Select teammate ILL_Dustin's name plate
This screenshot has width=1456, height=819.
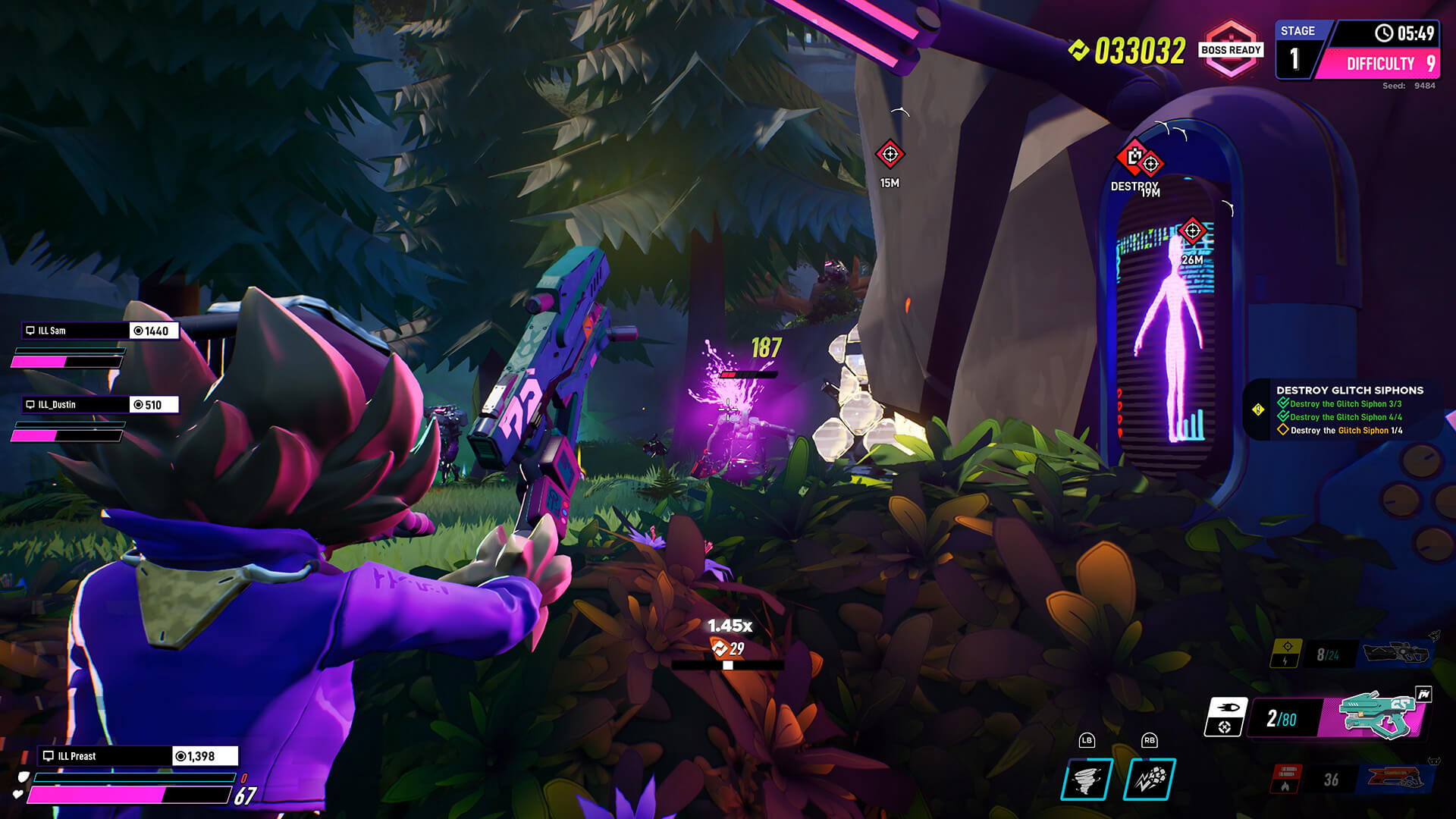[x=75, y=405]
